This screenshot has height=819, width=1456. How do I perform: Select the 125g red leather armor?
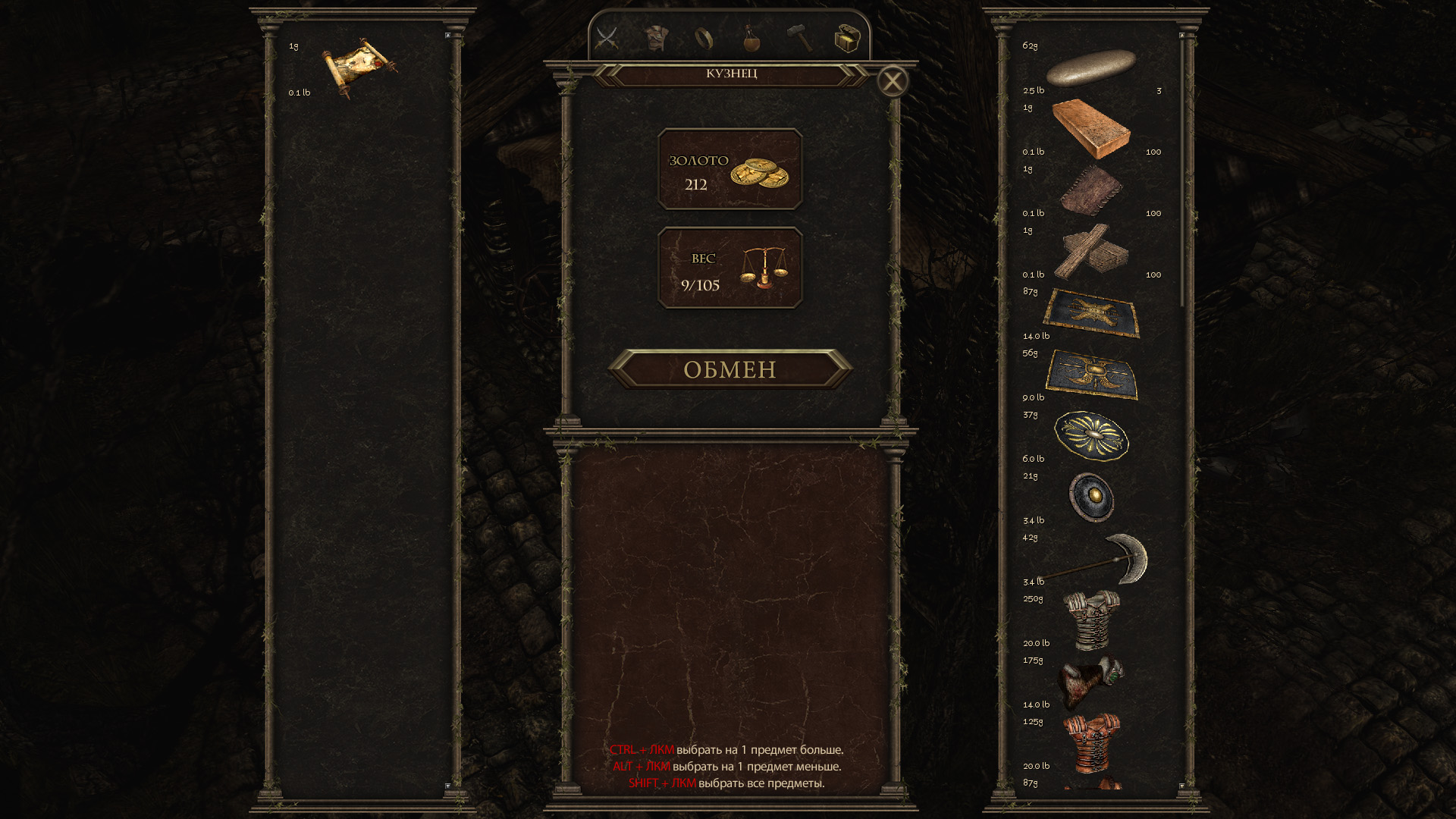pos(1091,743)
